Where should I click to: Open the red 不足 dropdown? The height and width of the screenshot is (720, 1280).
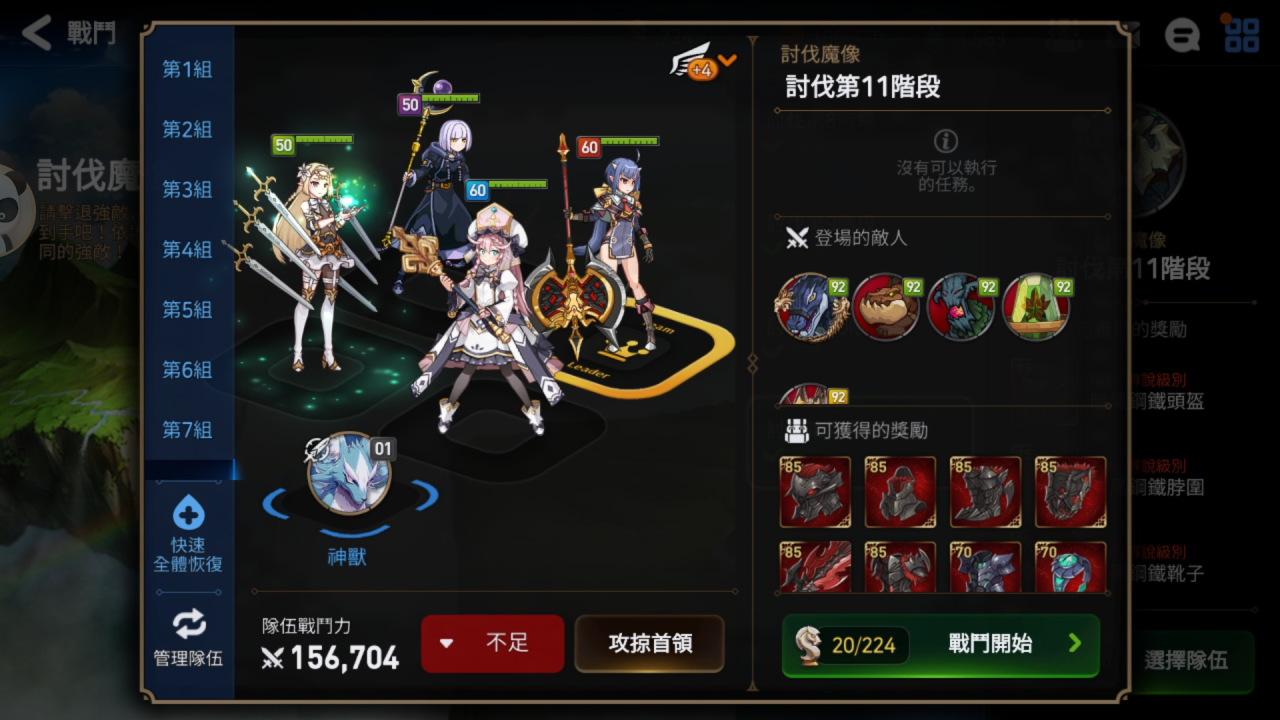pos(492,645)
